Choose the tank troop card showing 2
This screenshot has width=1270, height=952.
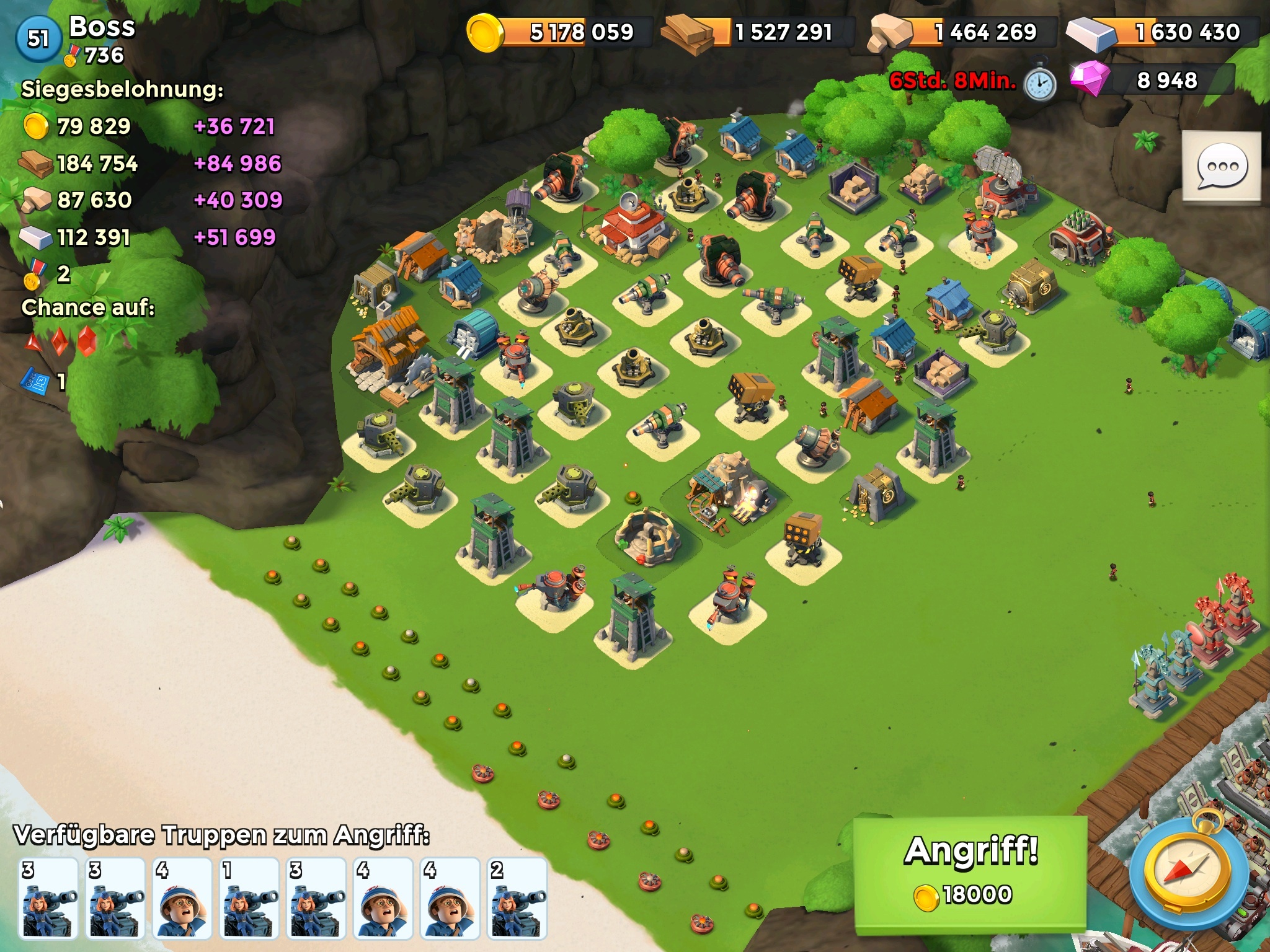click(x=518, y=899)
